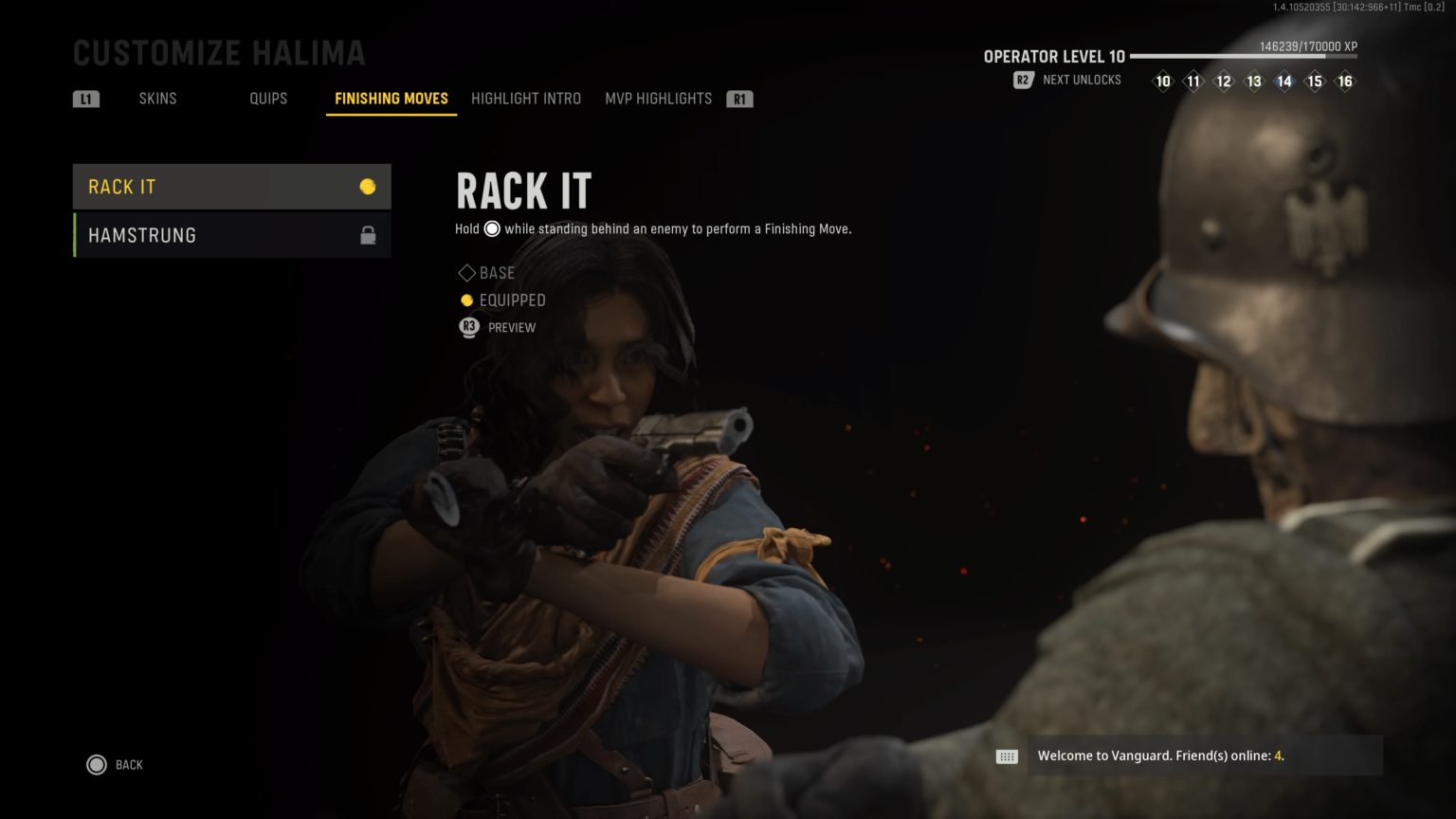The image size is (1456, 819).
Task: Click the Next Unlocks button
Action: (x=1081, y=80)
